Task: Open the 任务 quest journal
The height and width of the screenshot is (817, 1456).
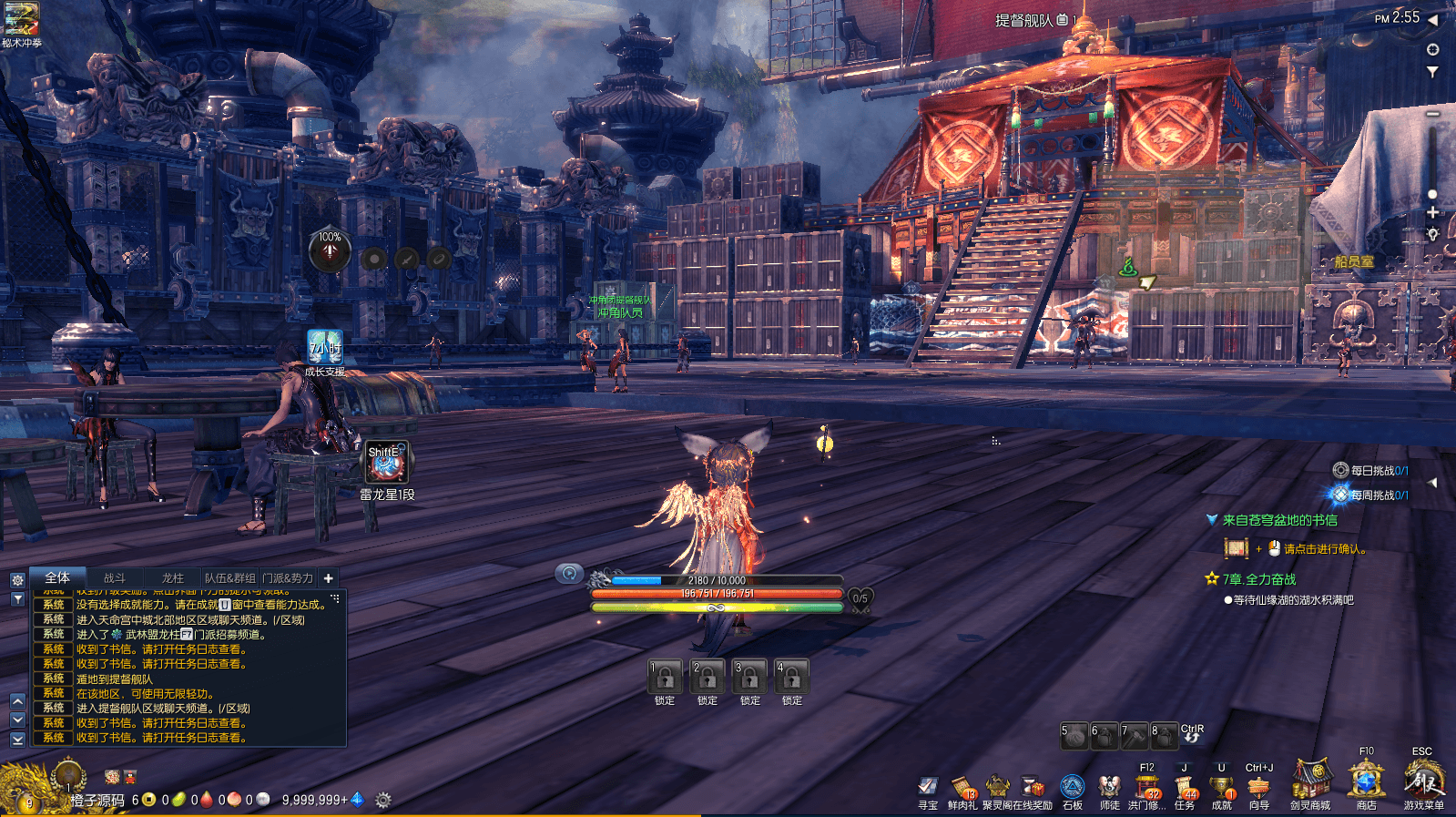Action: (1185, 787)
